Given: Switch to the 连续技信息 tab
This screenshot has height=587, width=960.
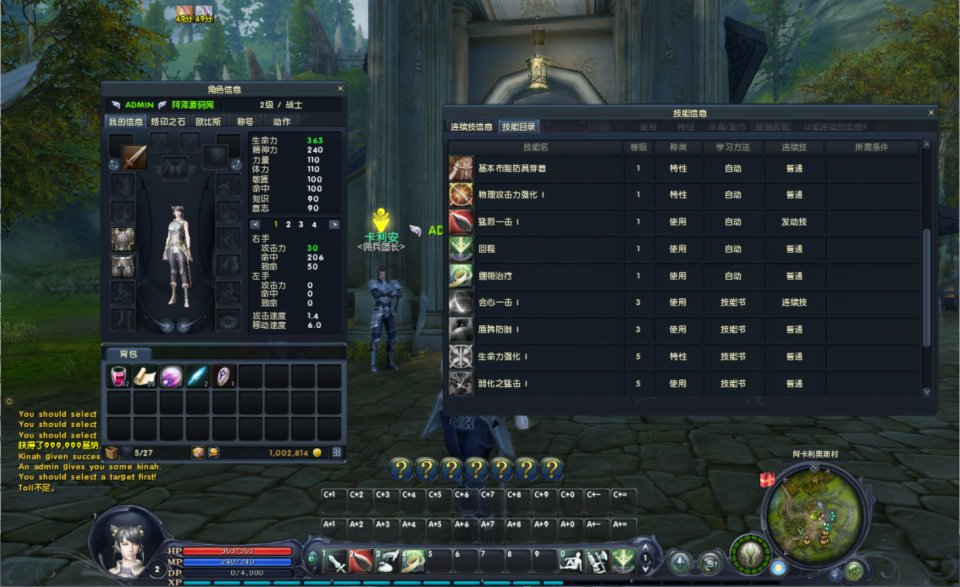Looking at the screenshot, I should pos(470,127).
